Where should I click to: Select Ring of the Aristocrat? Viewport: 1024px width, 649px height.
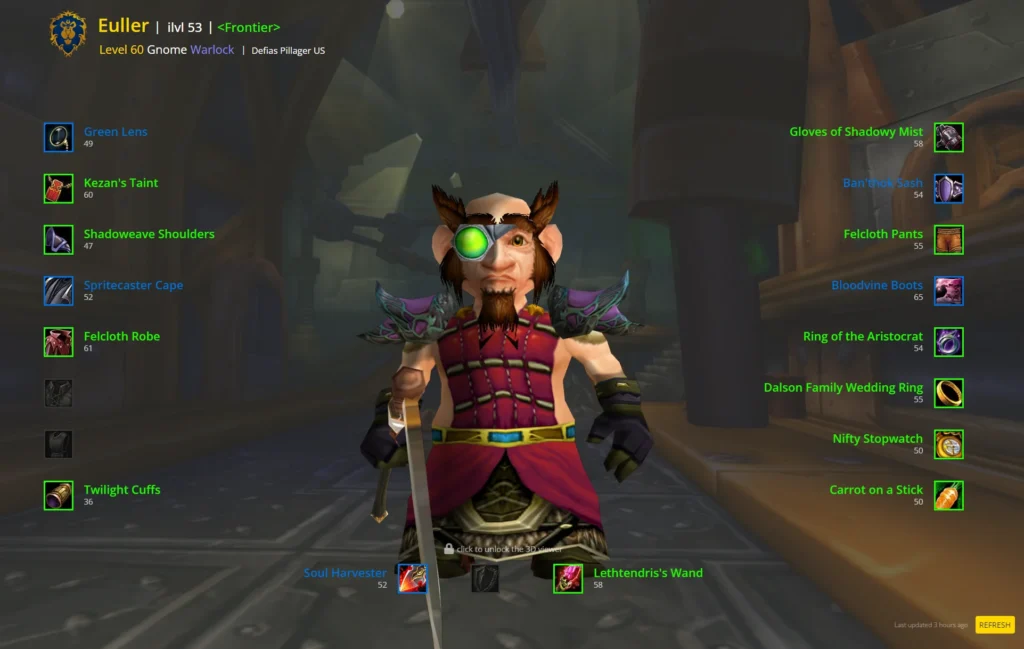click(948, 342)
